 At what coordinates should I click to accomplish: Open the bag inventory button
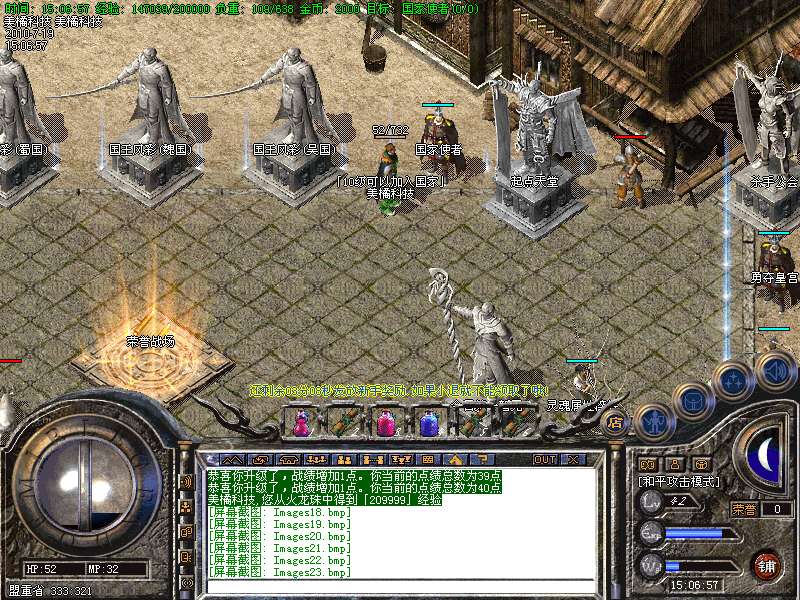click(x=693, y=399)
